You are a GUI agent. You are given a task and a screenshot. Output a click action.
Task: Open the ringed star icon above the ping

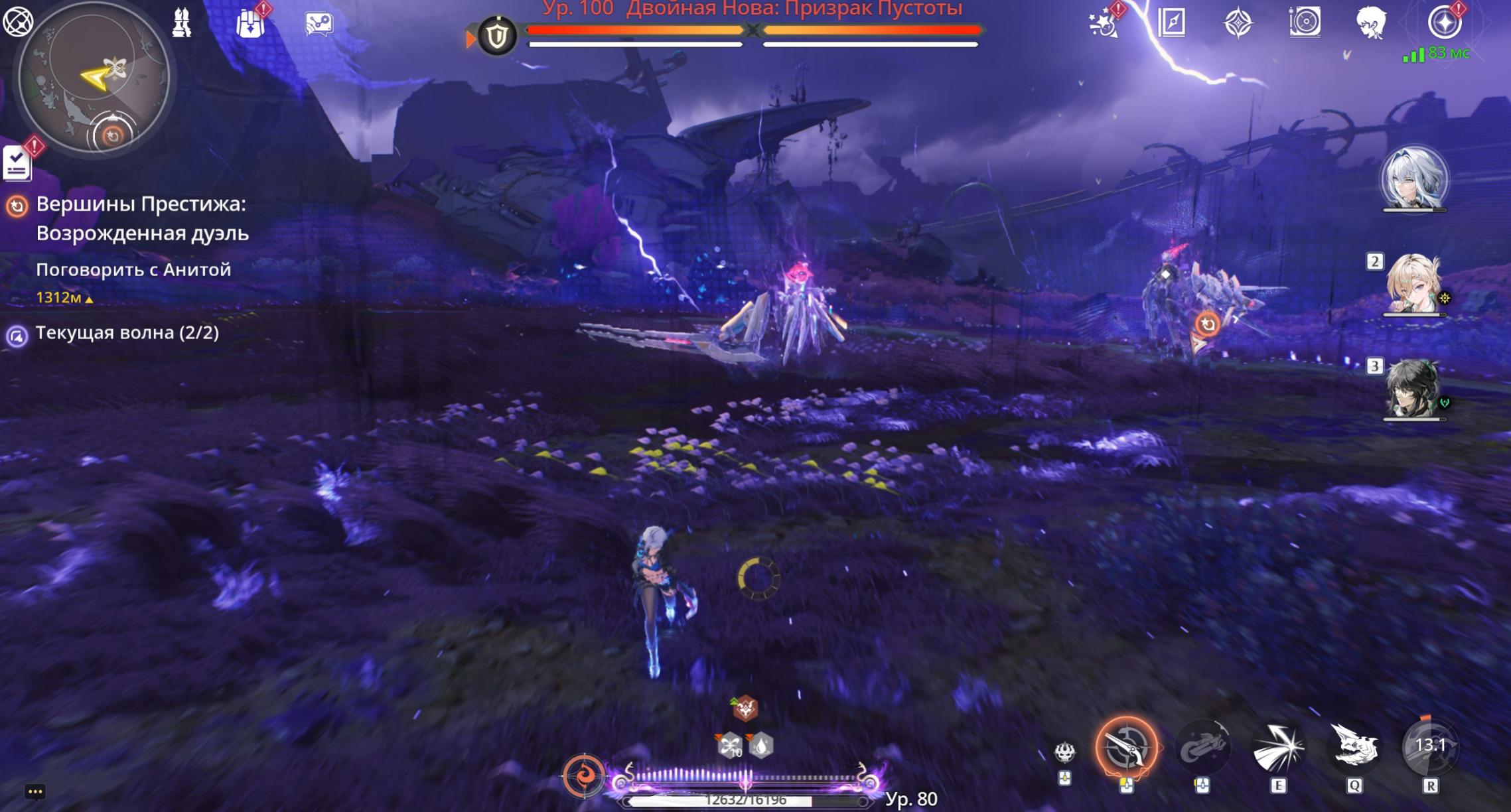click(1444, 23)
